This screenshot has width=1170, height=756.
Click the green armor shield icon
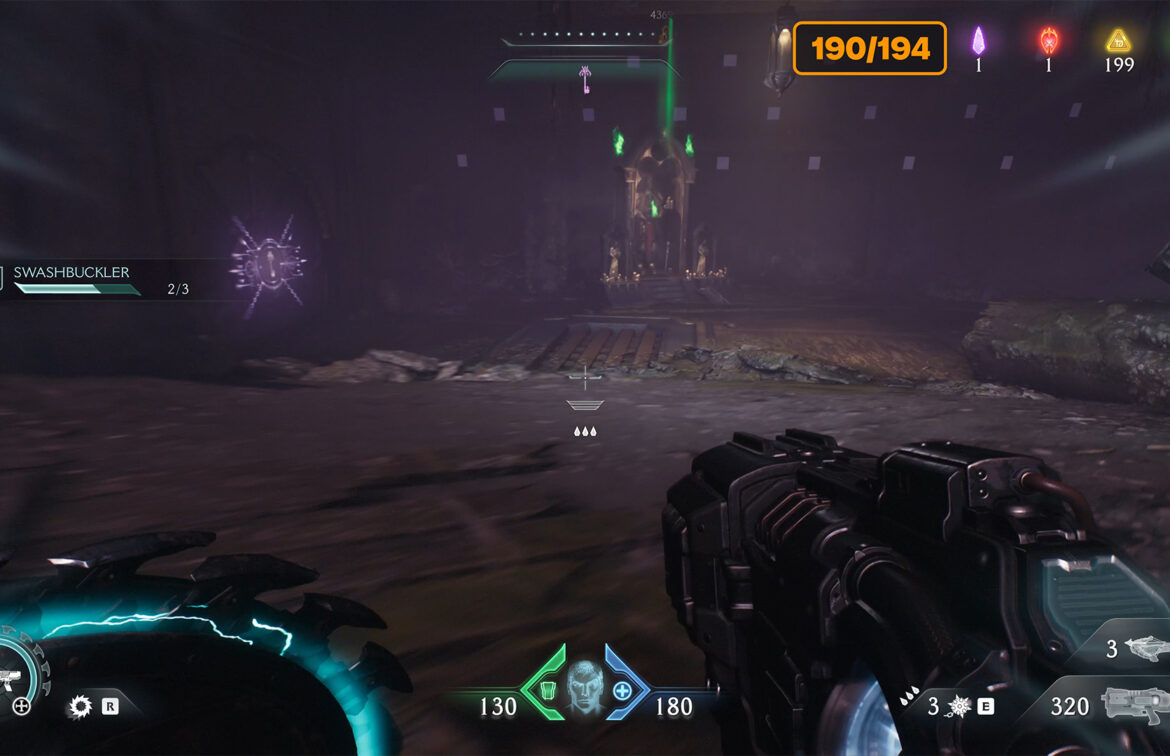pyautogui.click(x=548, y=690)
